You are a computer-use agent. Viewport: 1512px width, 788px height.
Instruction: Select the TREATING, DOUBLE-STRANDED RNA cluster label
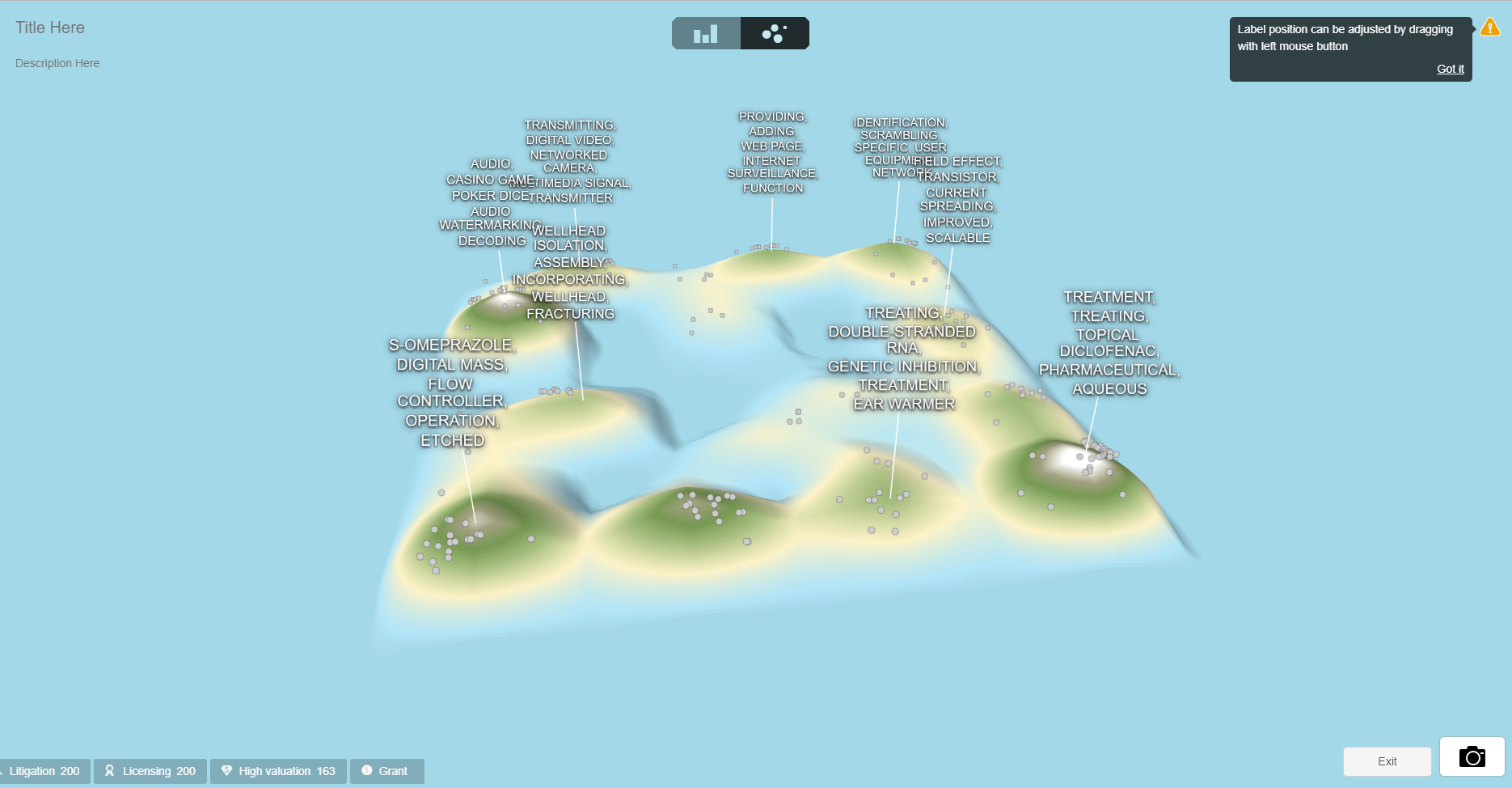pyautogui.click(x=902, y=357)
